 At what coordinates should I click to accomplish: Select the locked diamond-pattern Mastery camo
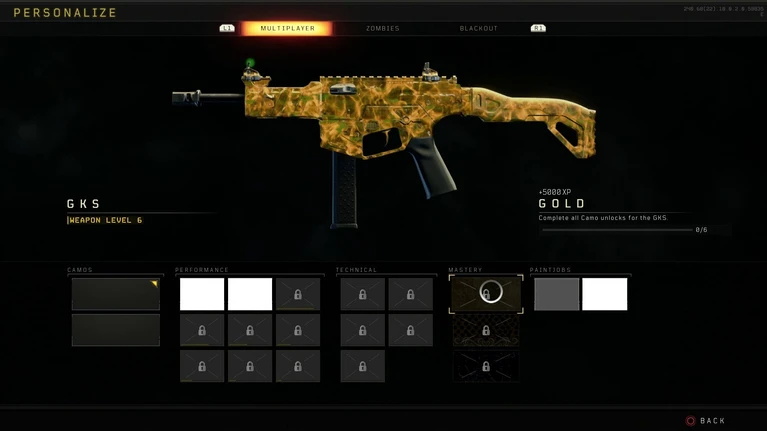coord(486,330)
